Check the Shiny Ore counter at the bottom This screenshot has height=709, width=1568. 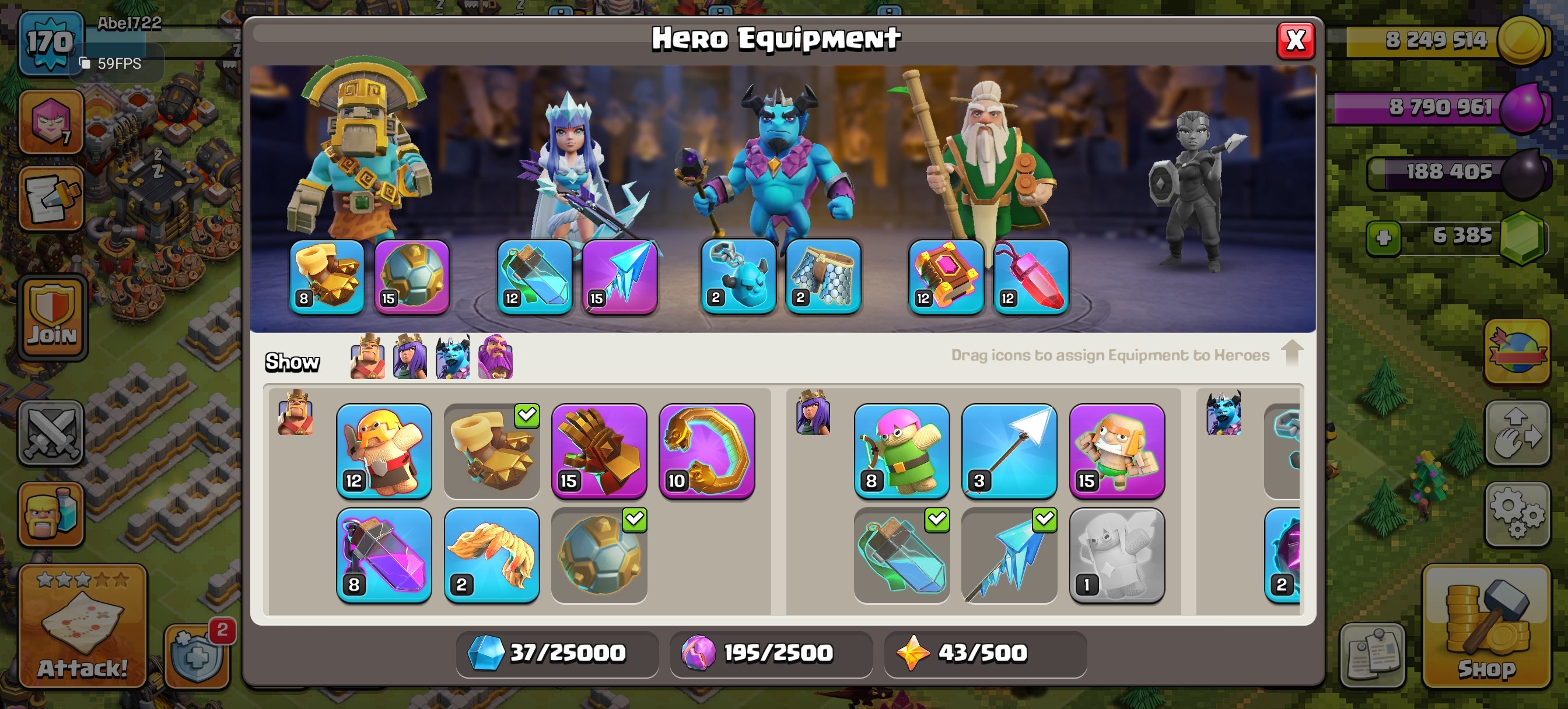tap(556, 653)
